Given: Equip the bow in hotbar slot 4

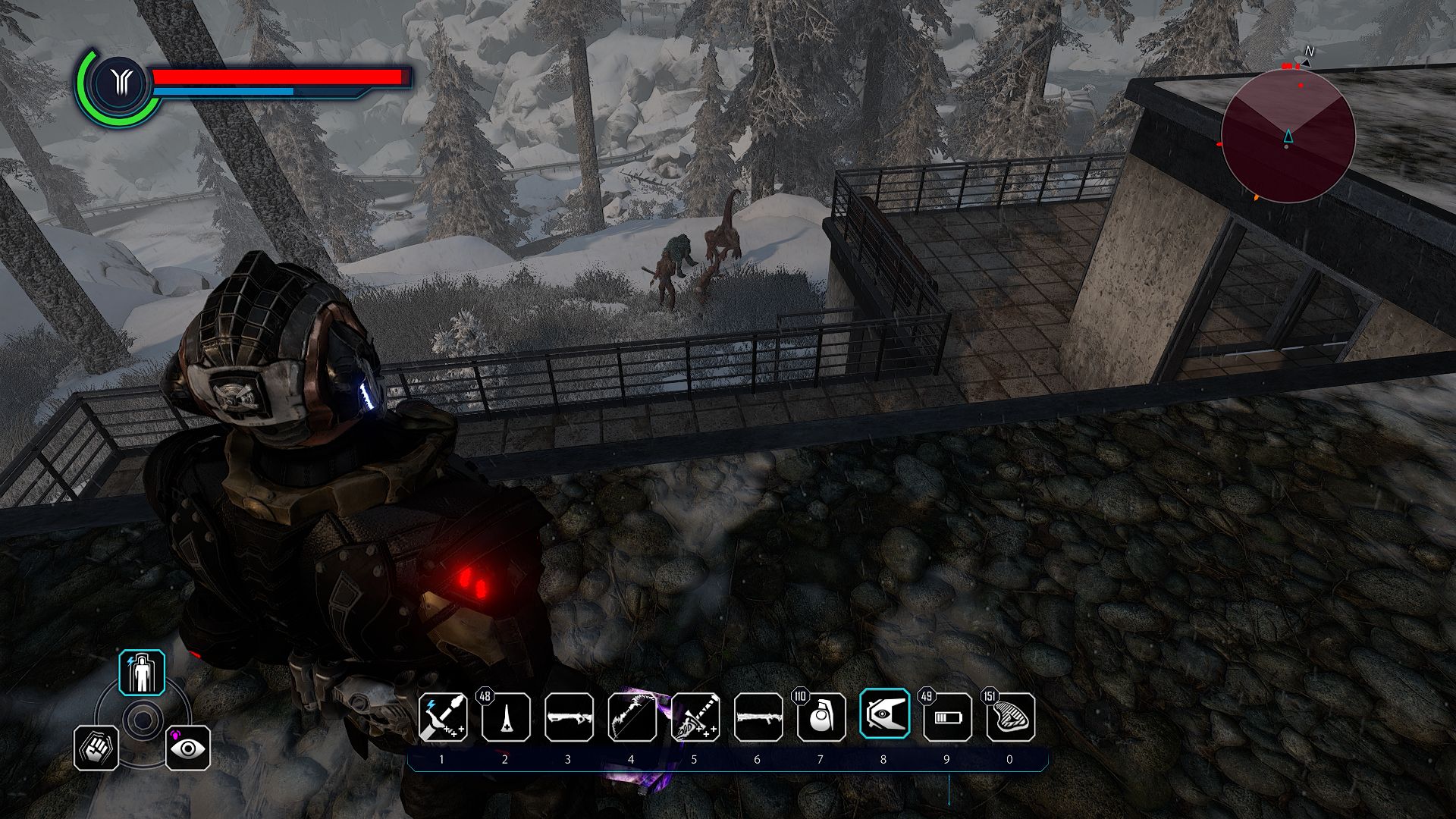Looking at the screenshot, I should [633, 719].
